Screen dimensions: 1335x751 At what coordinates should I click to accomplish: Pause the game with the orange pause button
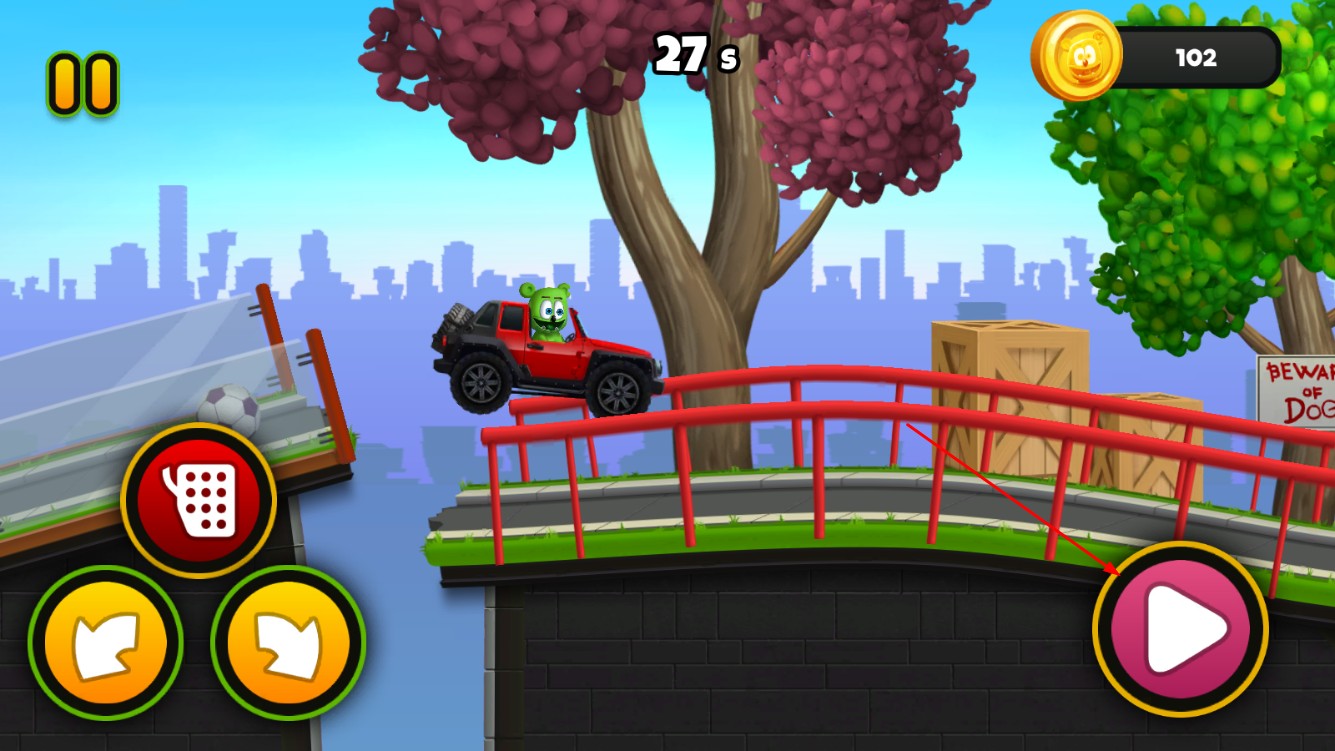point(83,84)
